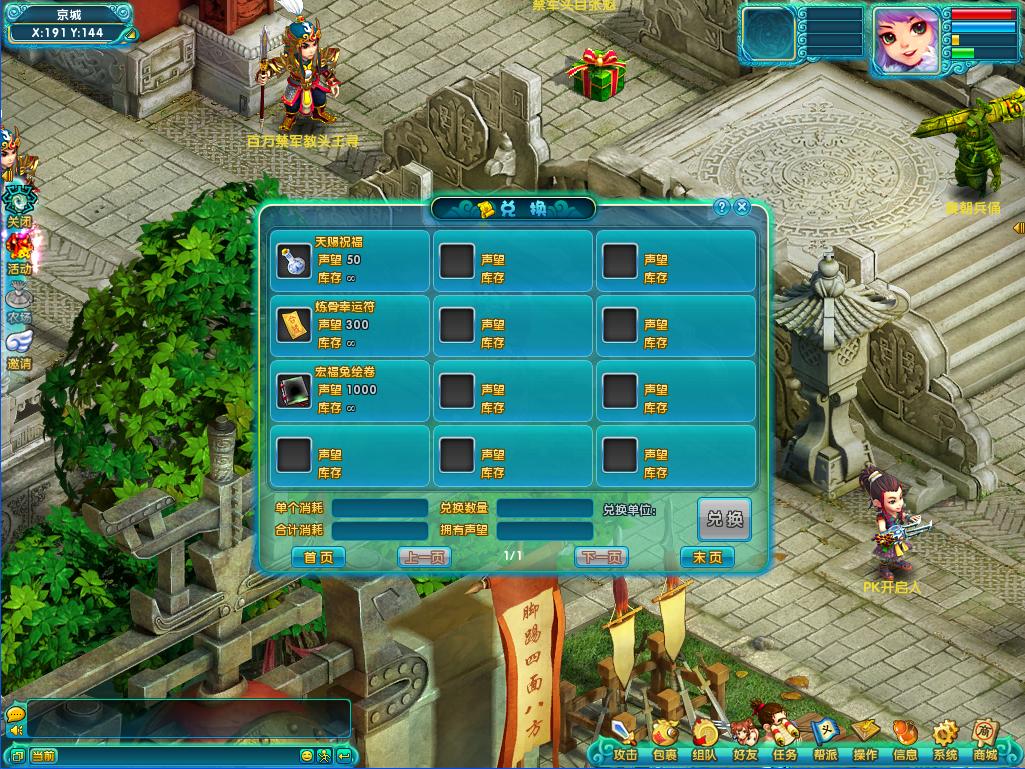Choose the 炼骨幸运符 exchange item
The height and width of the screenshot is (769, 1025).
pos(294,325)
